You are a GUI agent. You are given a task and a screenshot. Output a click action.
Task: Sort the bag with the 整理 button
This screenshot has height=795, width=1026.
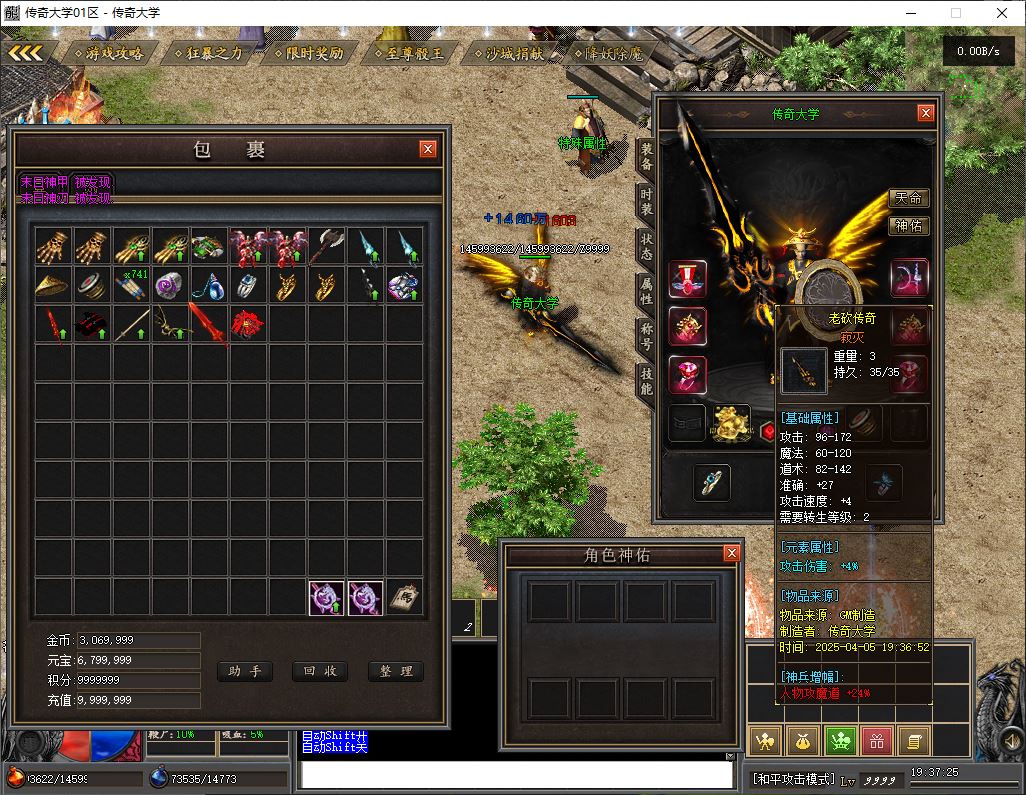[395, 671]
